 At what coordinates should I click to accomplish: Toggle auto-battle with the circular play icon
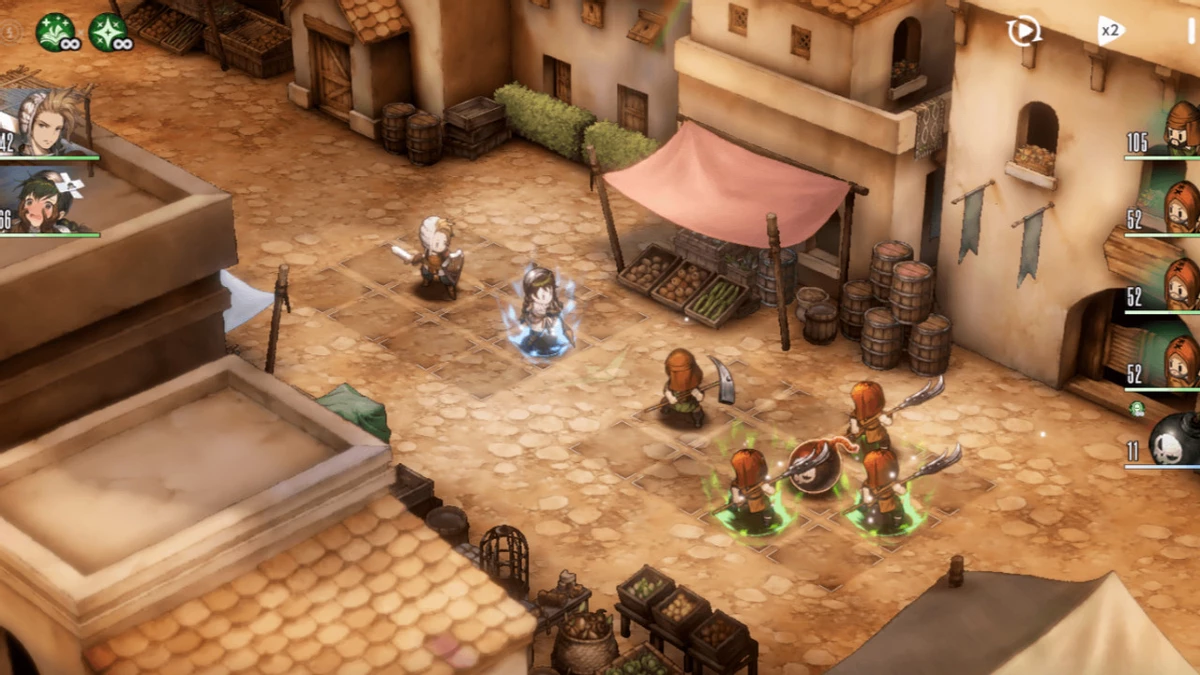(1023, 31)
